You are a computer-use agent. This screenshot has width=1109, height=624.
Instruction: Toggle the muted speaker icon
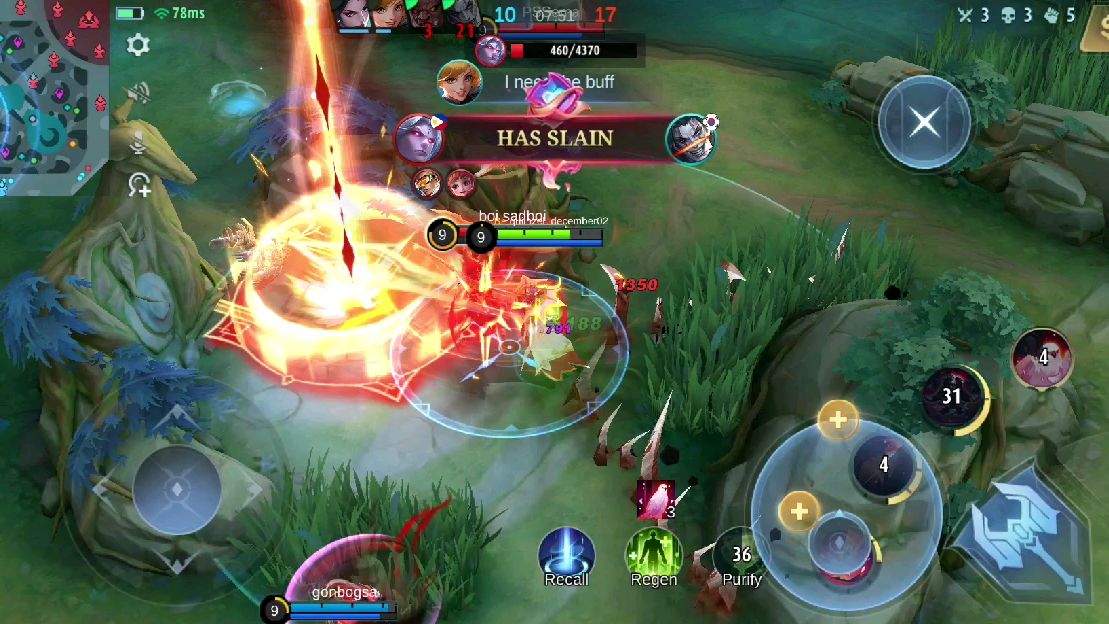[138, 94]
